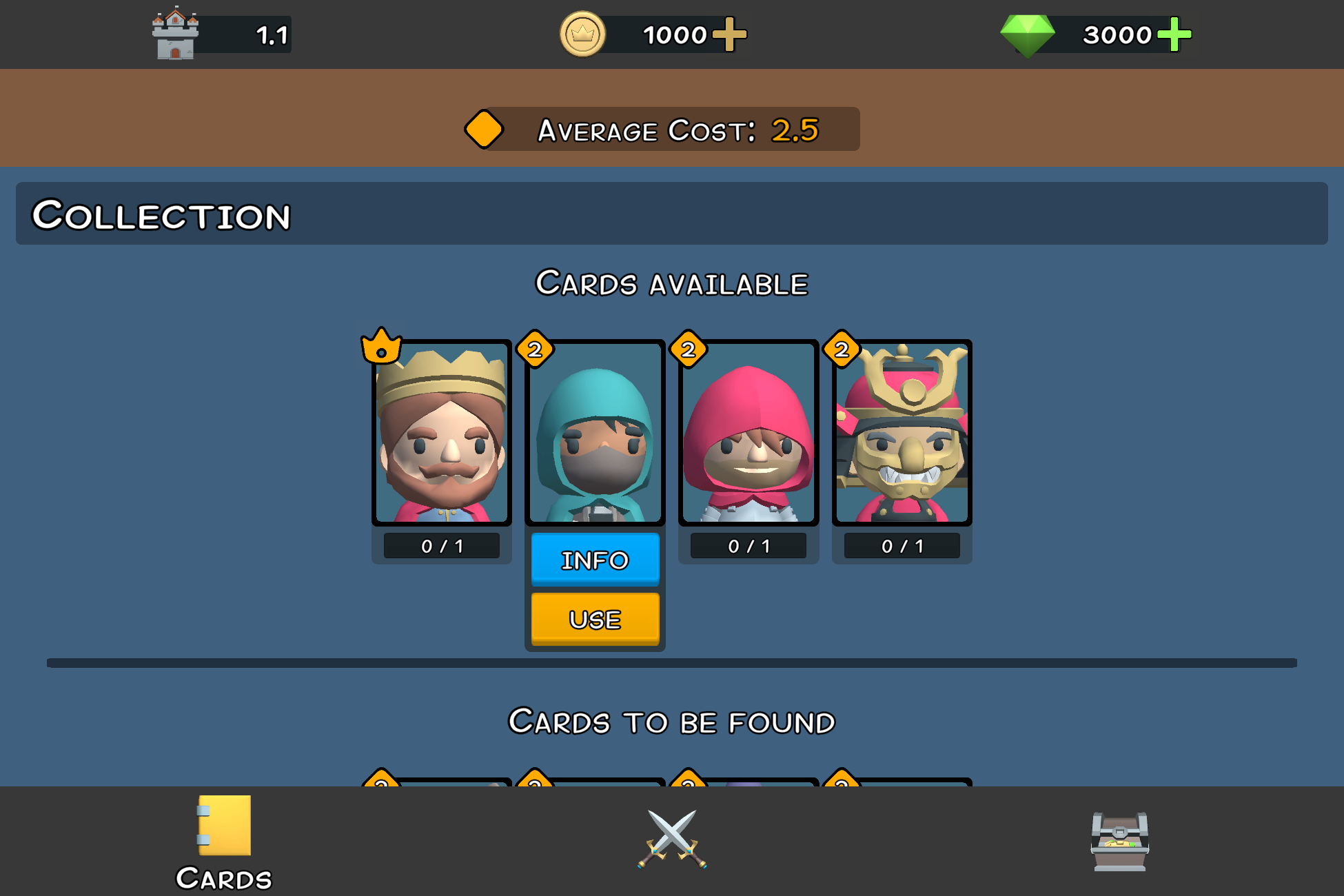Open the crossed swords battle tab

coord(672,839)
